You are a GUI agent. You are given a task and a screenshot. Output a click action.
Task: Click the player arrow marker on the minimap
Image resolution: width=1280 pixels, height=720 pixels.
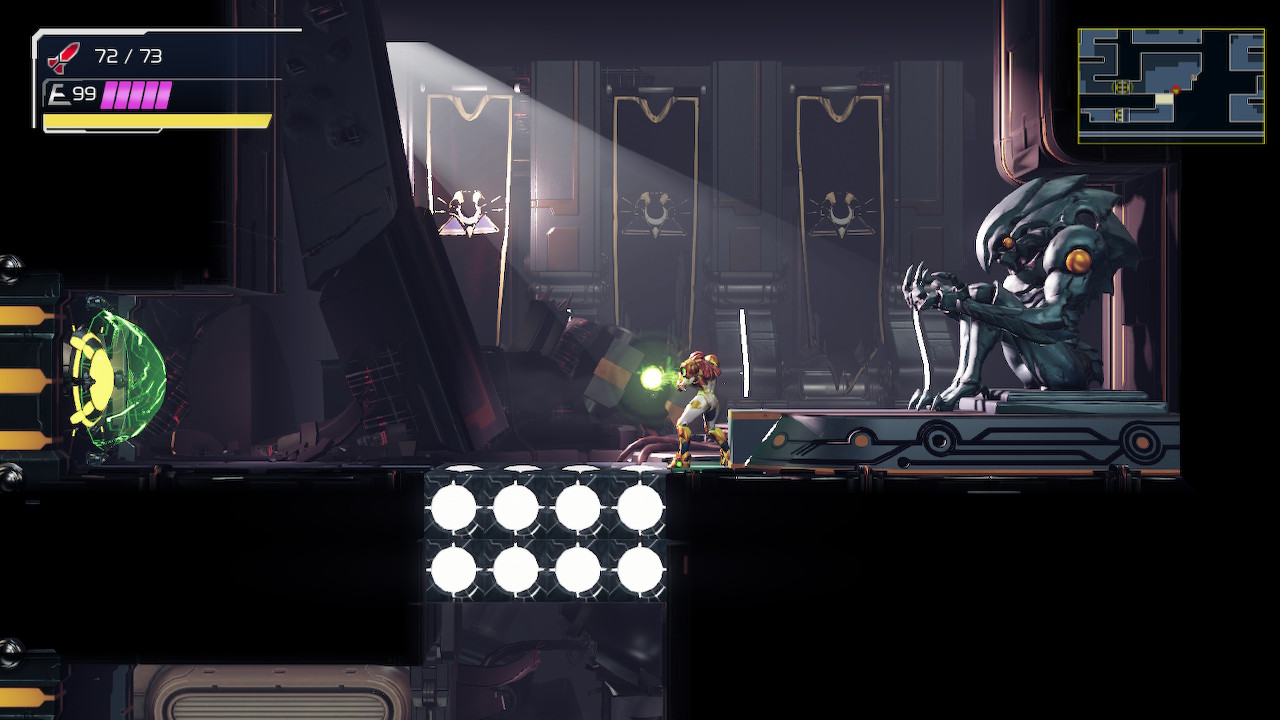click(1176, 90)
